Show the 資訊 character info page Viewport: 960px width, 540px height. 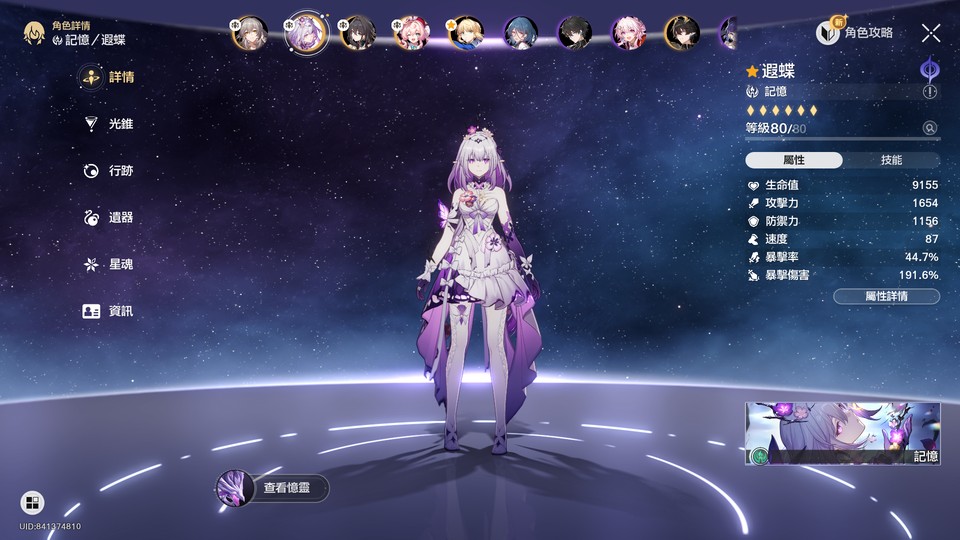tap(108, 311)
